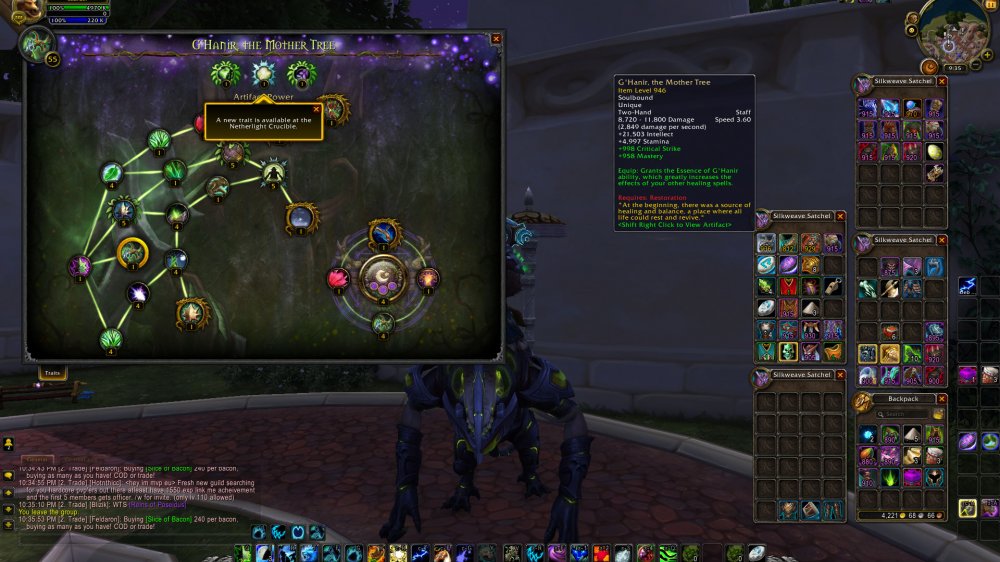The width and height of the screenshot is (1000, 562).
Task: Select the yellow egg item in the satchel
Action: tap(934, 152)
